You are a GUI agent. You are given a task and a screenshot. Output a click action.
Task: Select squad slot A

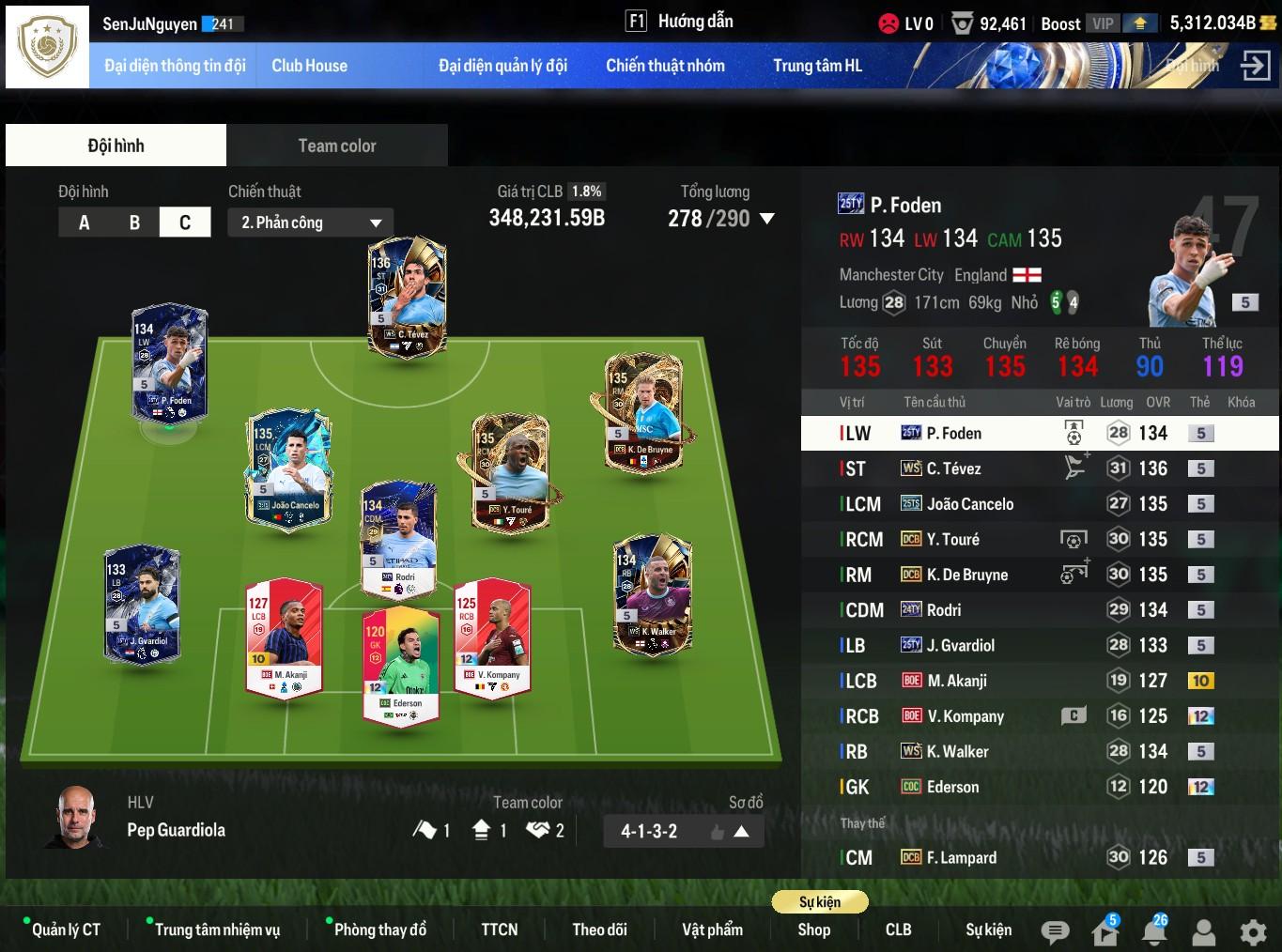pyautogui.click(x=85, y=223)
